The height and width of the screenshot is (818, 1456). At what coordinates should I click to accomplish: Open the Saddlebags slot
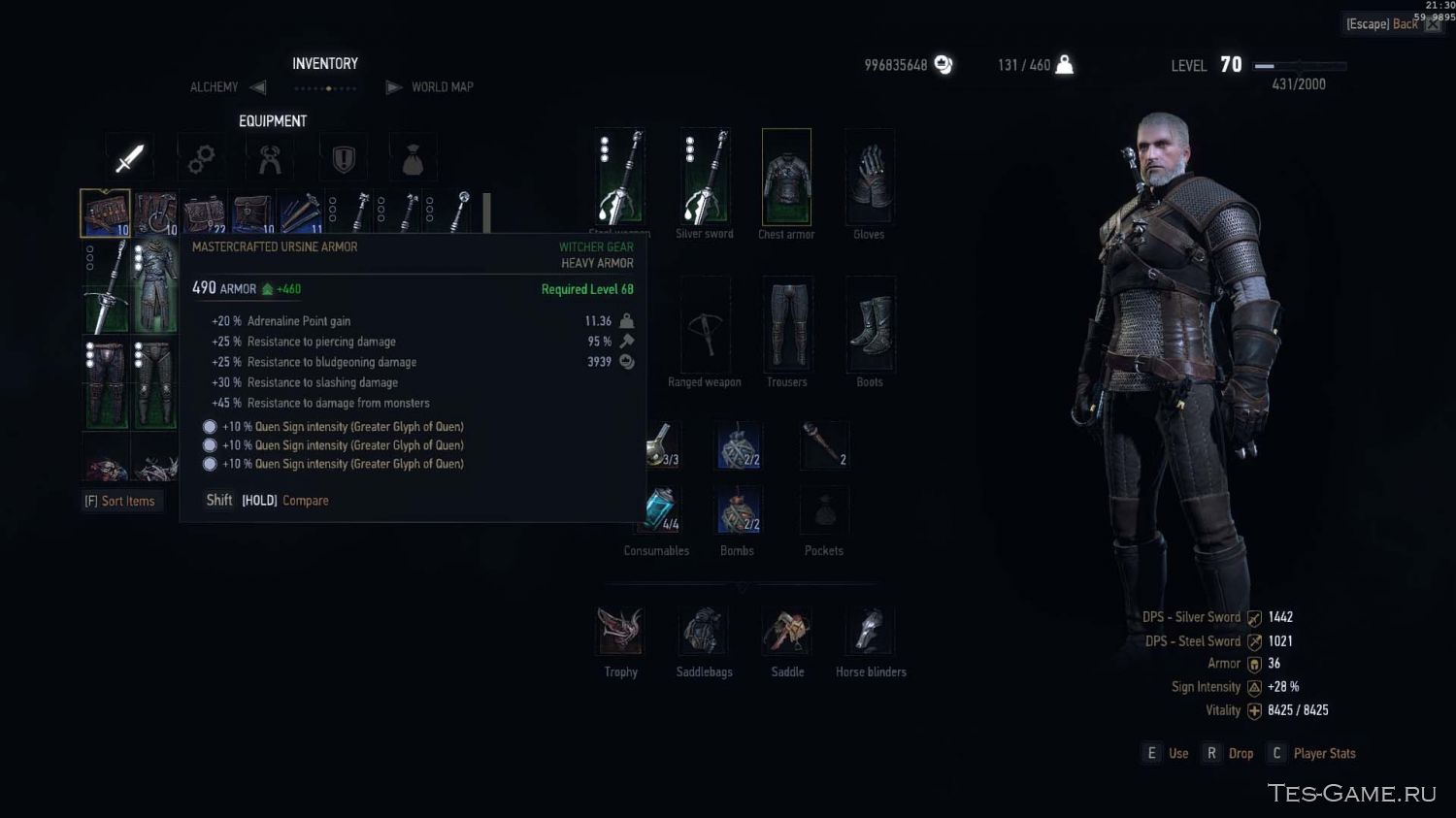(705, 633)
